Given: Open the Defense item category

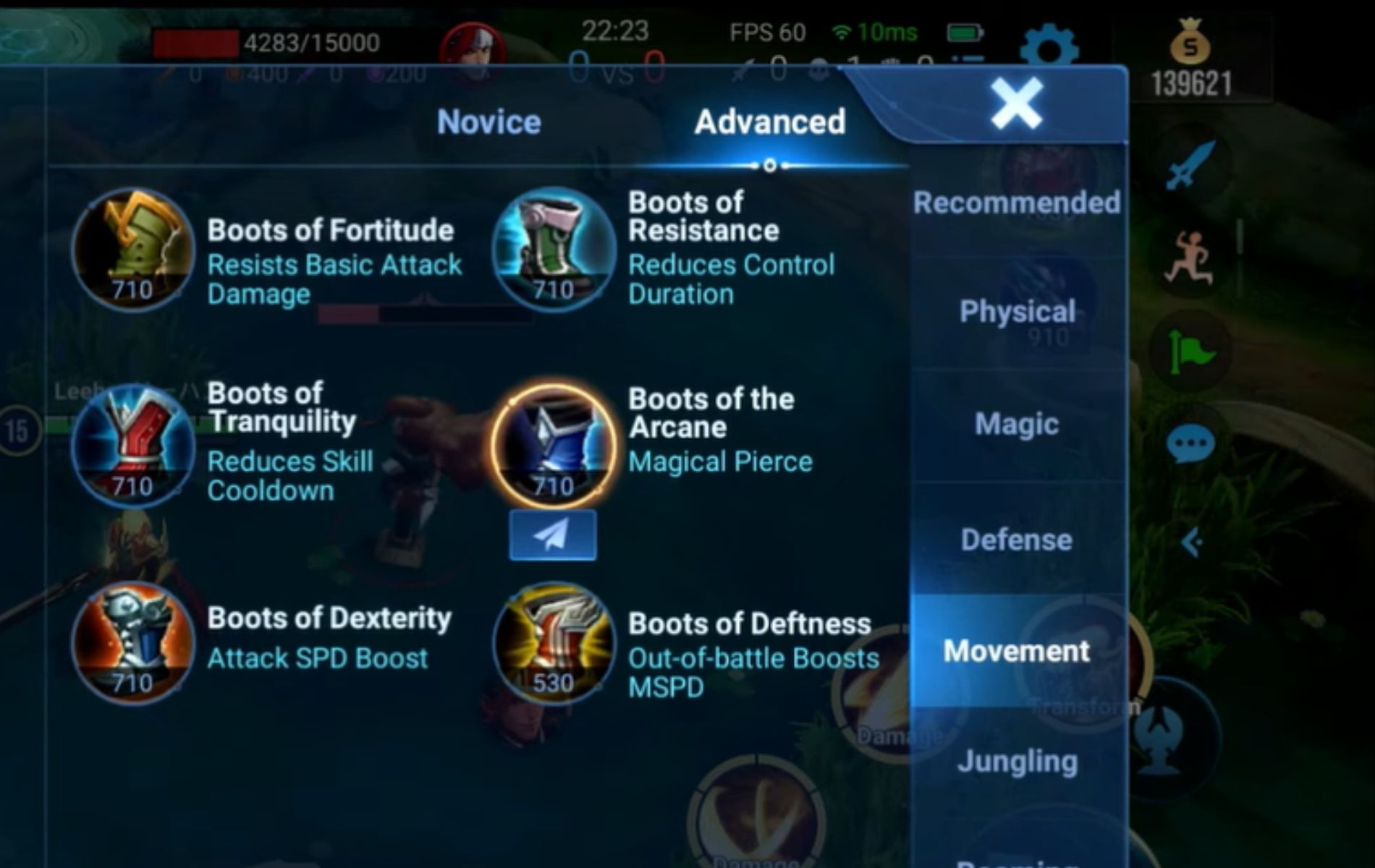Looking at the screenshot, I should (1017, 539).
